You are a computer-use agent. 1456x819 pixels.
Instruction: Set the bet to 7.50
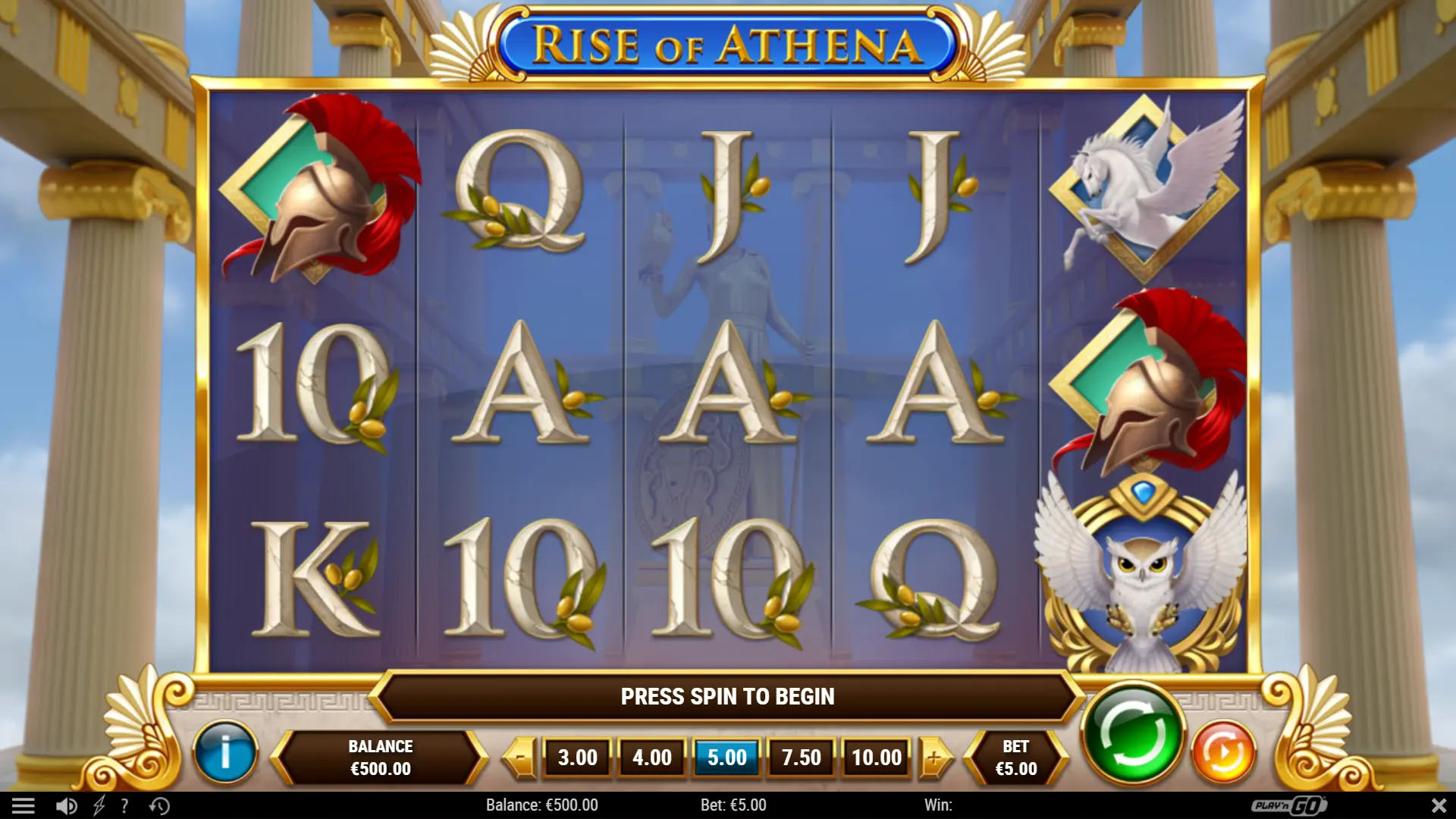tap(801, 757)
